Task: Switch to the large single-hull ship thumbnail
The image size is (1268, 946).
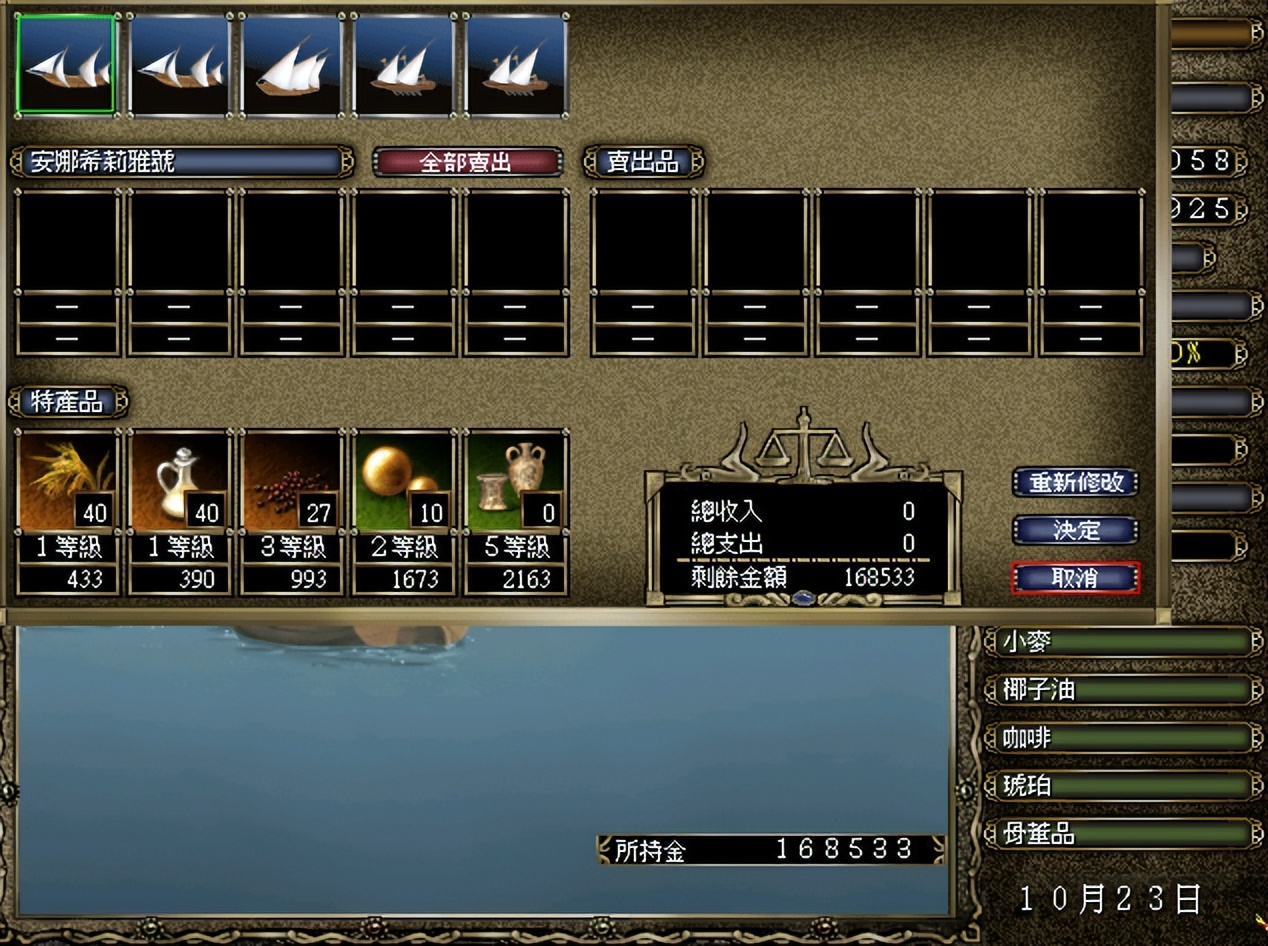Action: 291,64
